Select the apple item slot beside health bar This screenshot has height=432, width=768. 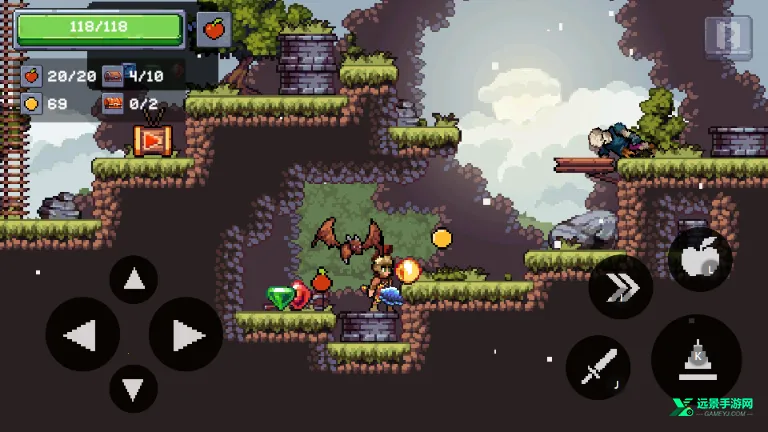pos(213,29)
